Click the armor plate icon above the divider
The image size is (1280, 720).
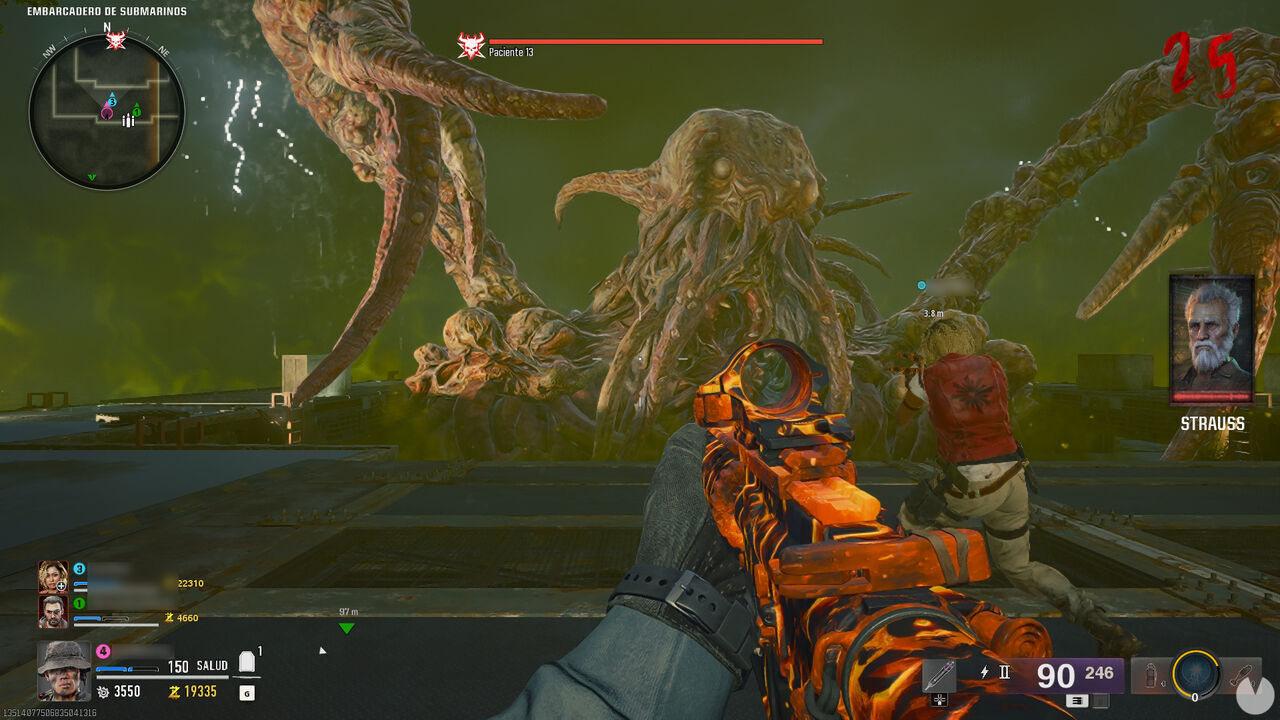pos(246,662)
